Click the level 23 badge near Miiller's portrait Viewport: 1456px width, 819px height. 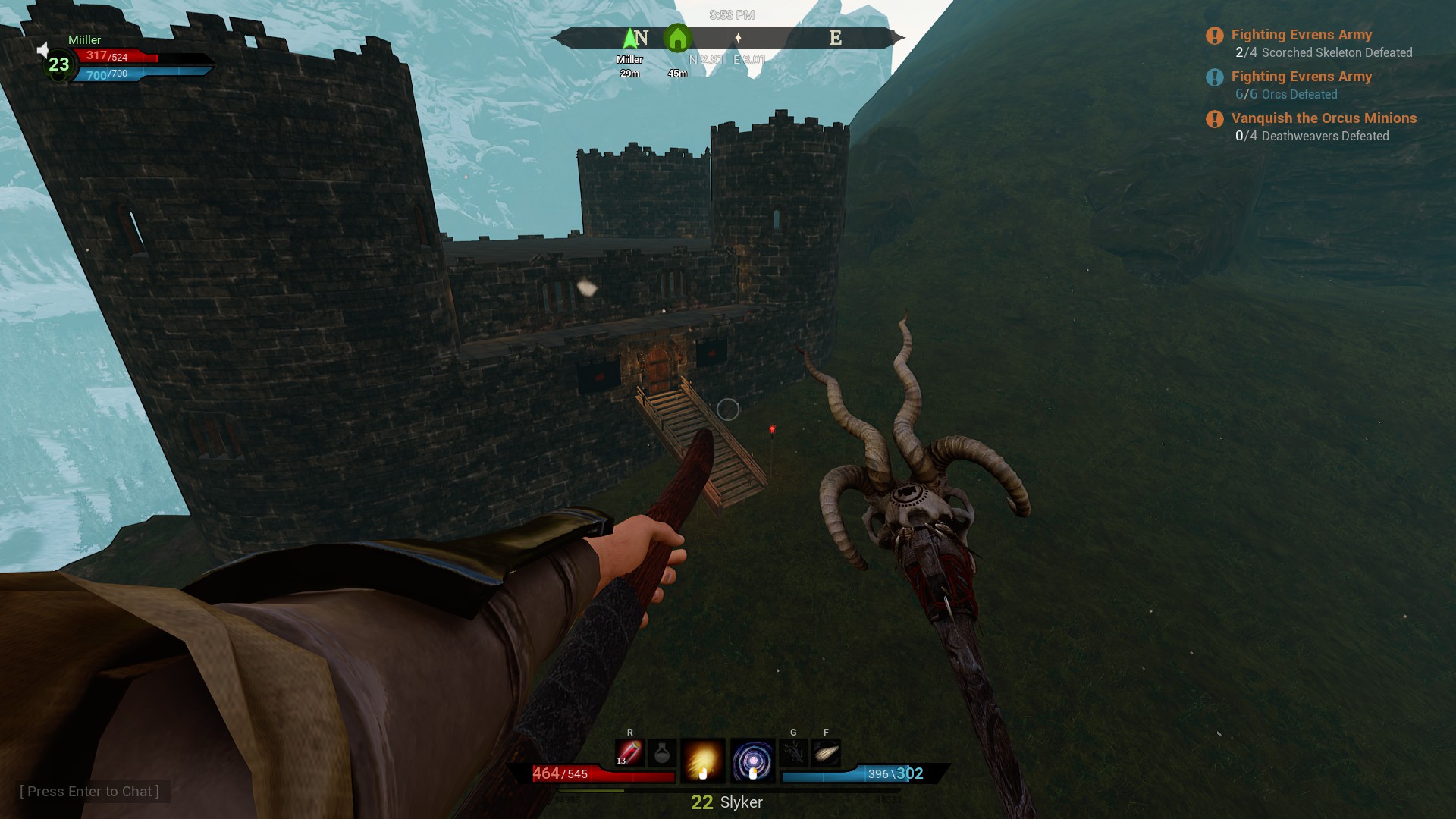(x=56, y=63)
